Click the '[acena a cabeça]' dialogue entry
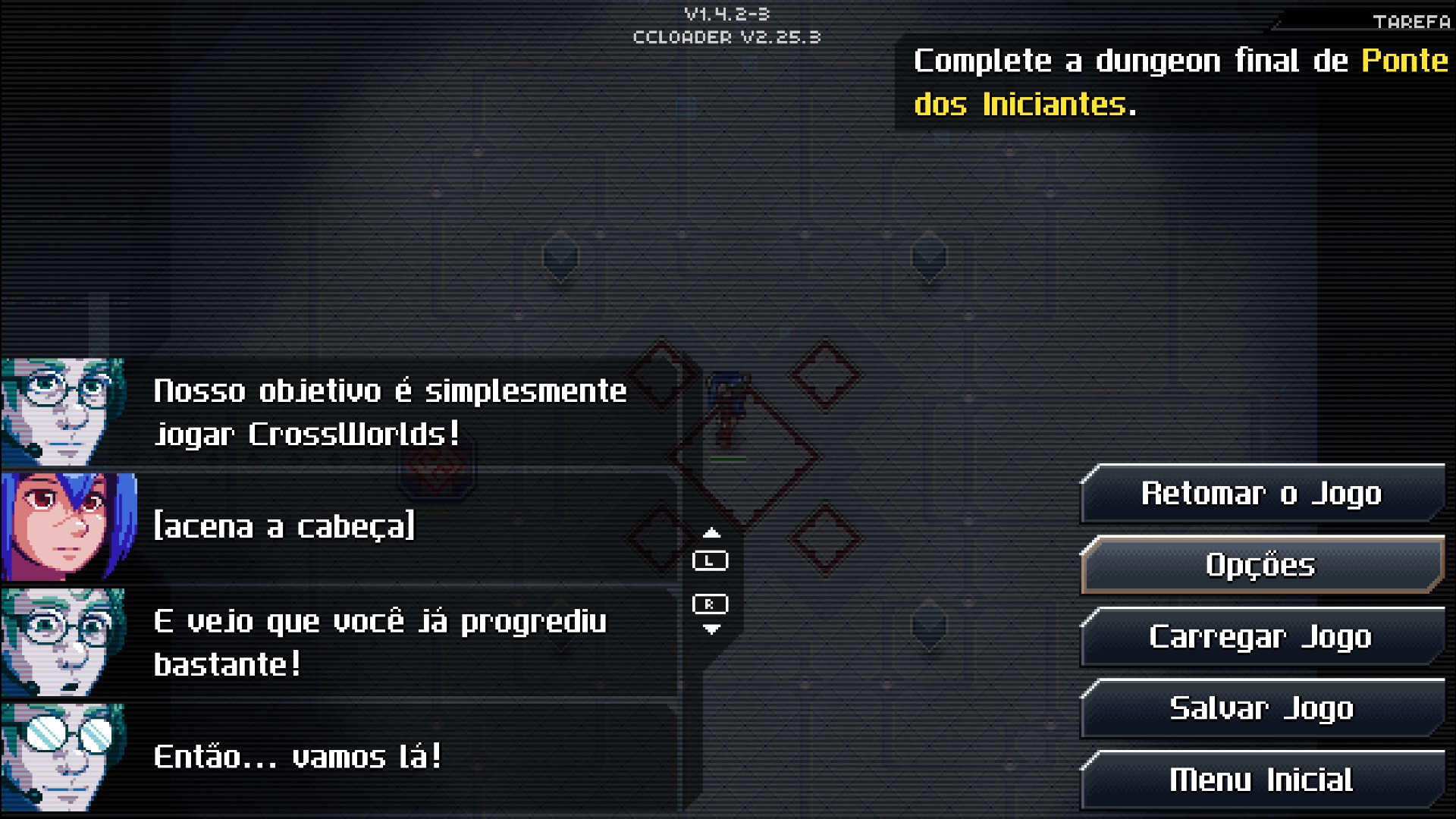The width and height of the screenshot is (1456, 819). [x=284, y=526]
